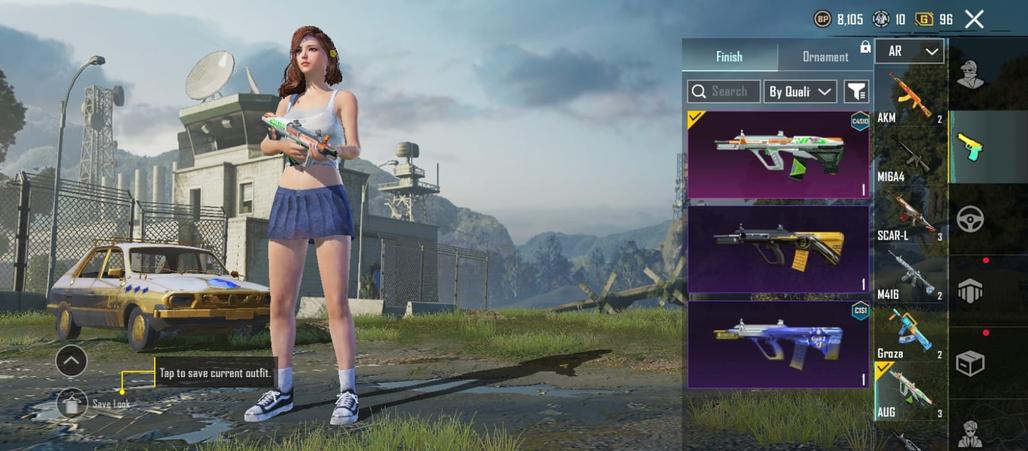Viewport: 1028px width, 451px height.
Task: Open the By Quality sort dropdown
Action: pos(800,91)
